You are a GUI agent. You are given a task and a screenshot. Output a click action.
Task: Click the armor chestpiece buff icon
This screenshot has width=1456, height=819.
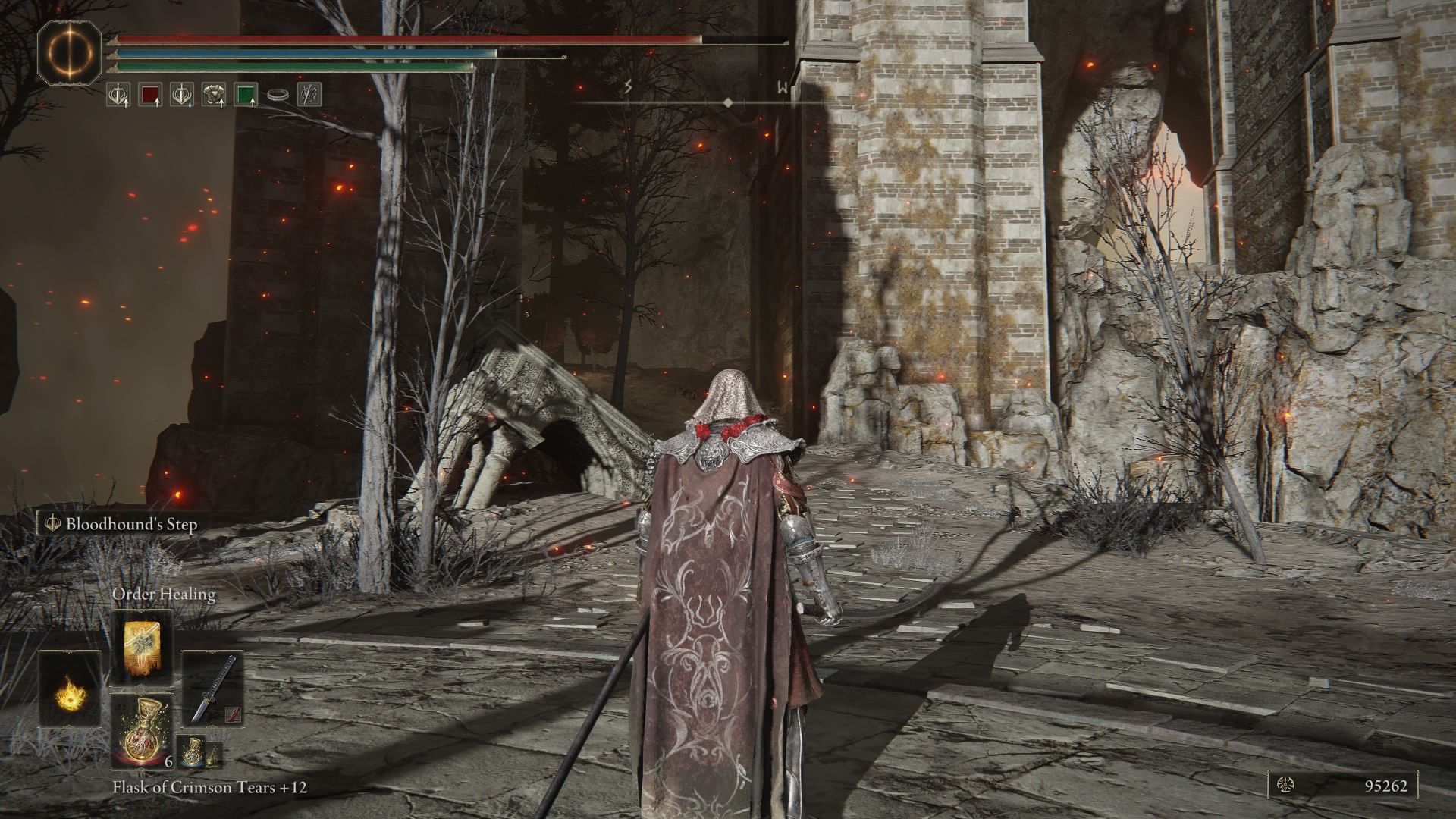click(x=212, y=96)
